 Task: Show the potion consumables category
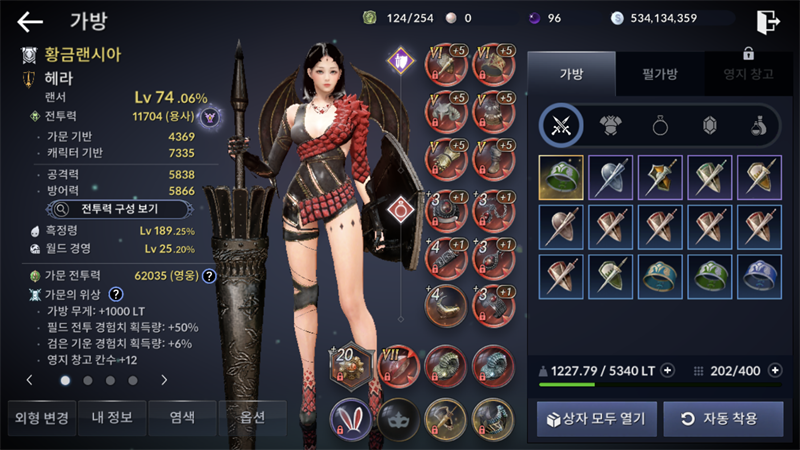pos(759,125)
